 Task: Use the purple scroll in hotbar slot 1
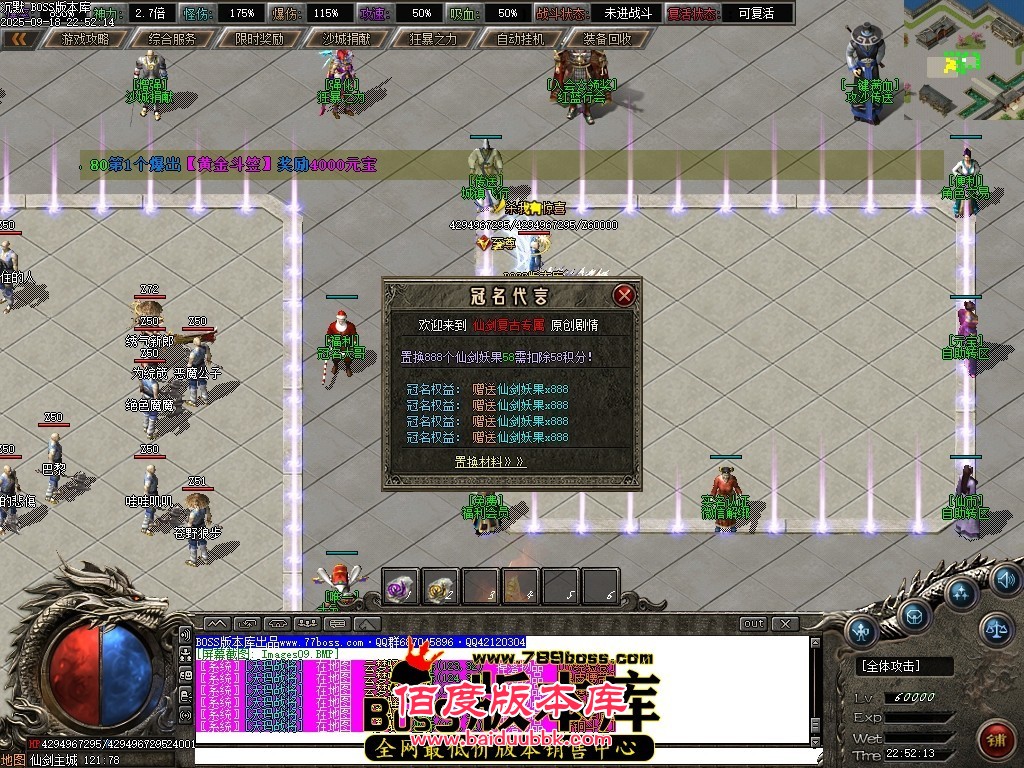[401, 587]
